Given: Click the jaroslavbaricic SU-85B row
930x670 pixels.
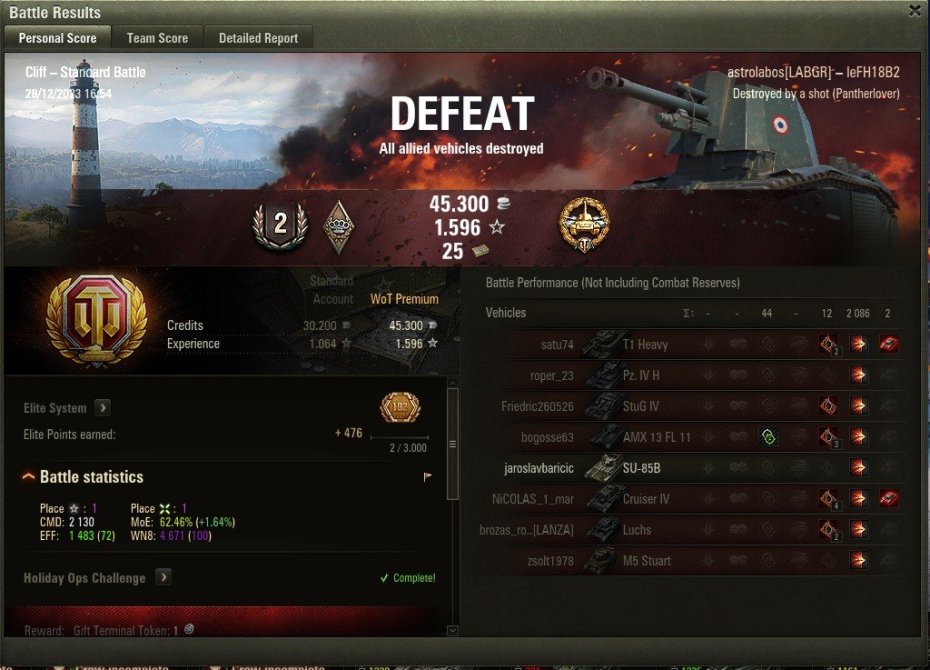Looking at the screenshot, I should pos(690,468).
